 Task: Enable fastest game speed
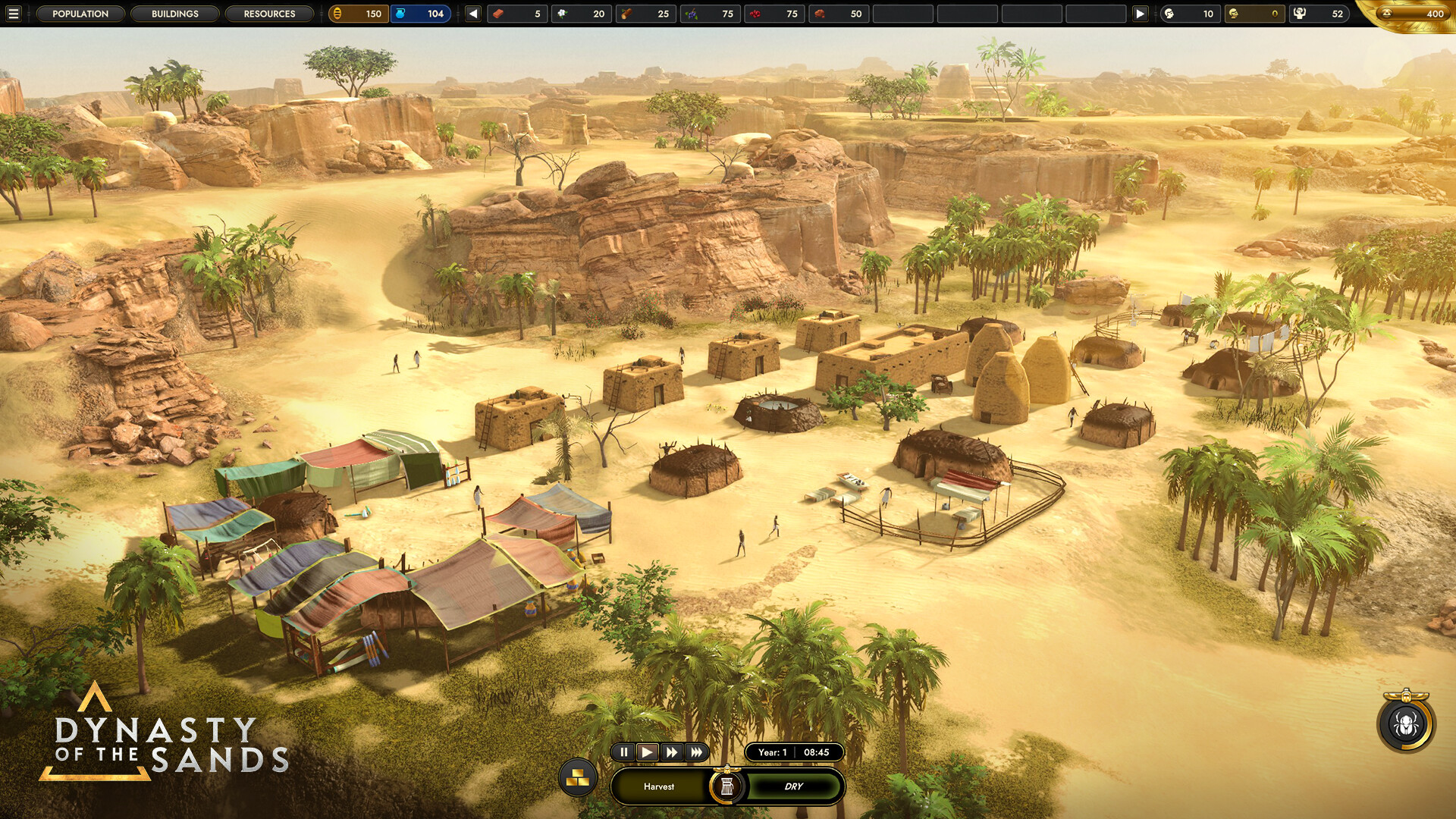point(696,753)
